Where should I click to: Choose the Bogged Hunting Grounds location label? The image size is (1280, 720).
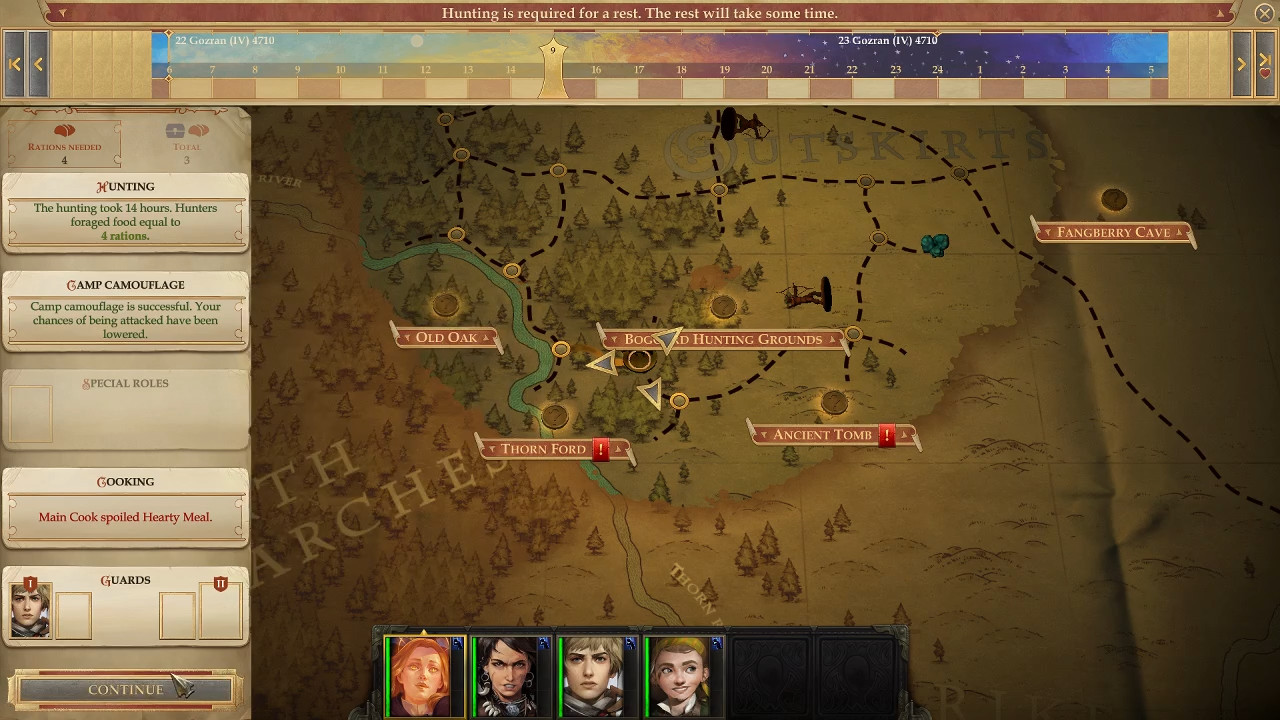(x=723, y=340)
